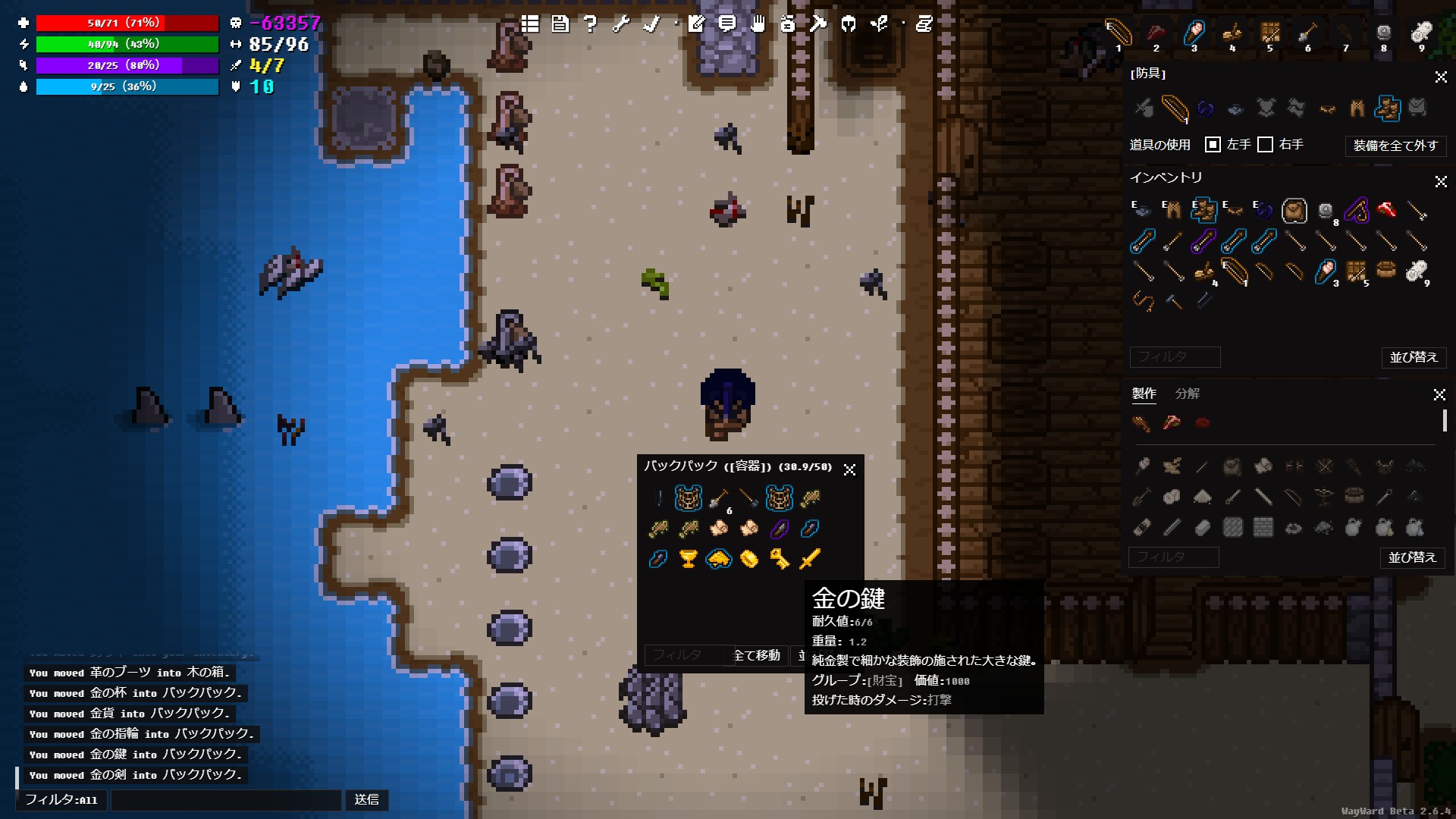Open the フィルタ:All chat filter selector

[61, 800]
